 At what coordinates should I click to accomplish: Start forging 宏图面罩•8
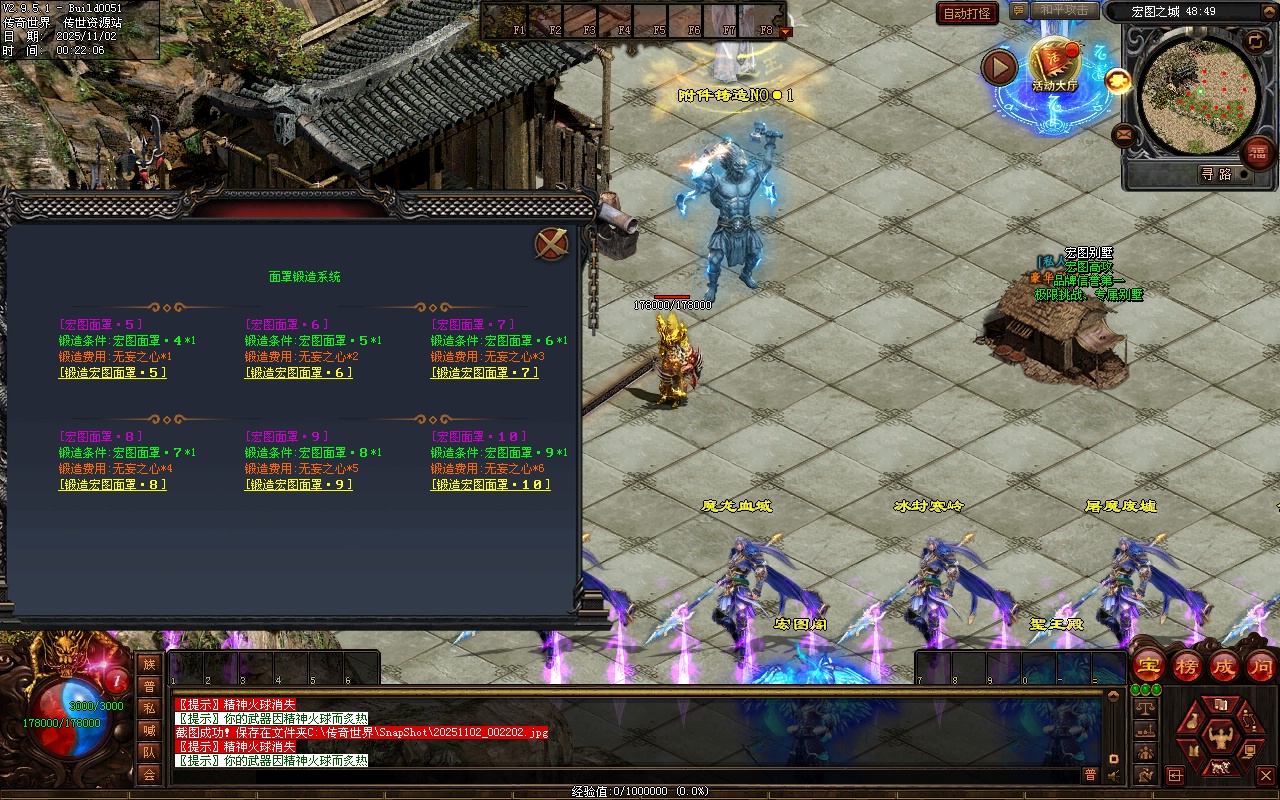[x=112, y=485]
